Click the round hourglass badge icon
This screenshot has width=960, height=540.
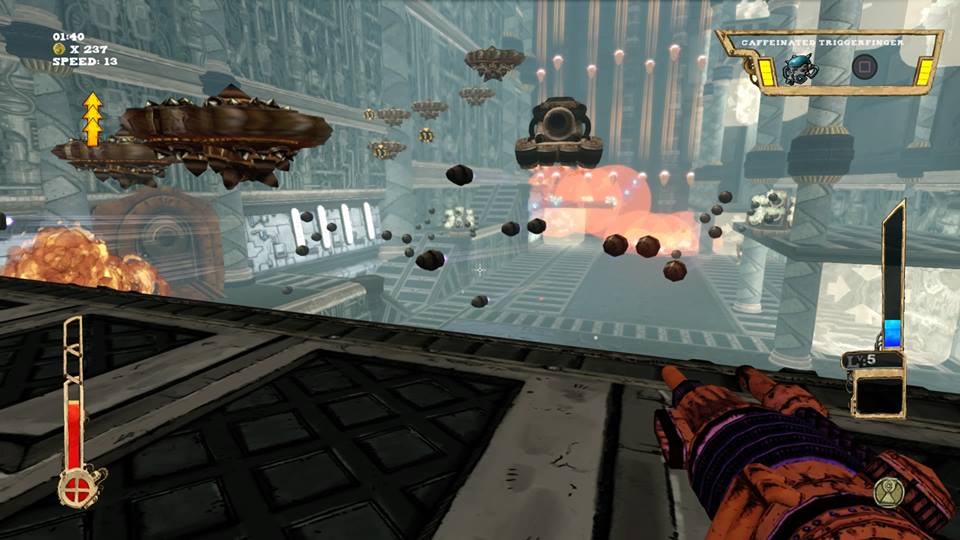tap(886, 491)
